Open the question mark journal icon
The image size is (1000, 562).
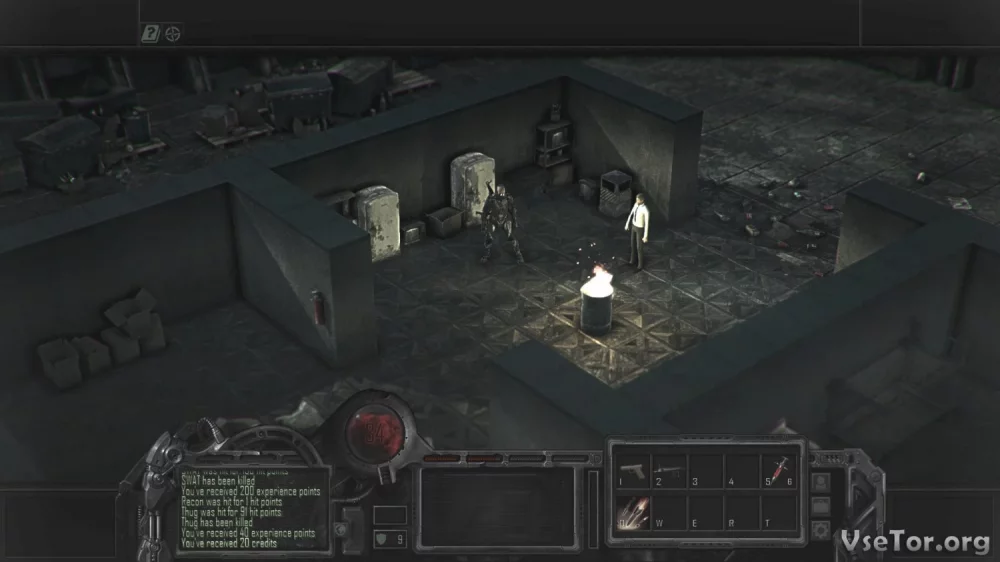point(150,34)
